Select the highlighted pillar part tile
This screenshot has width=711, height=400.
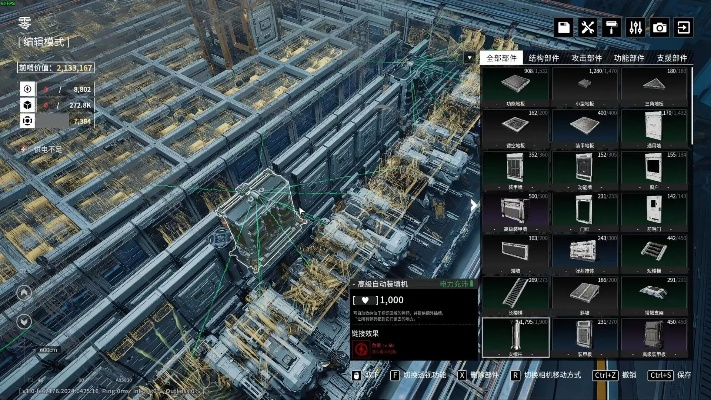coord(516,337)
